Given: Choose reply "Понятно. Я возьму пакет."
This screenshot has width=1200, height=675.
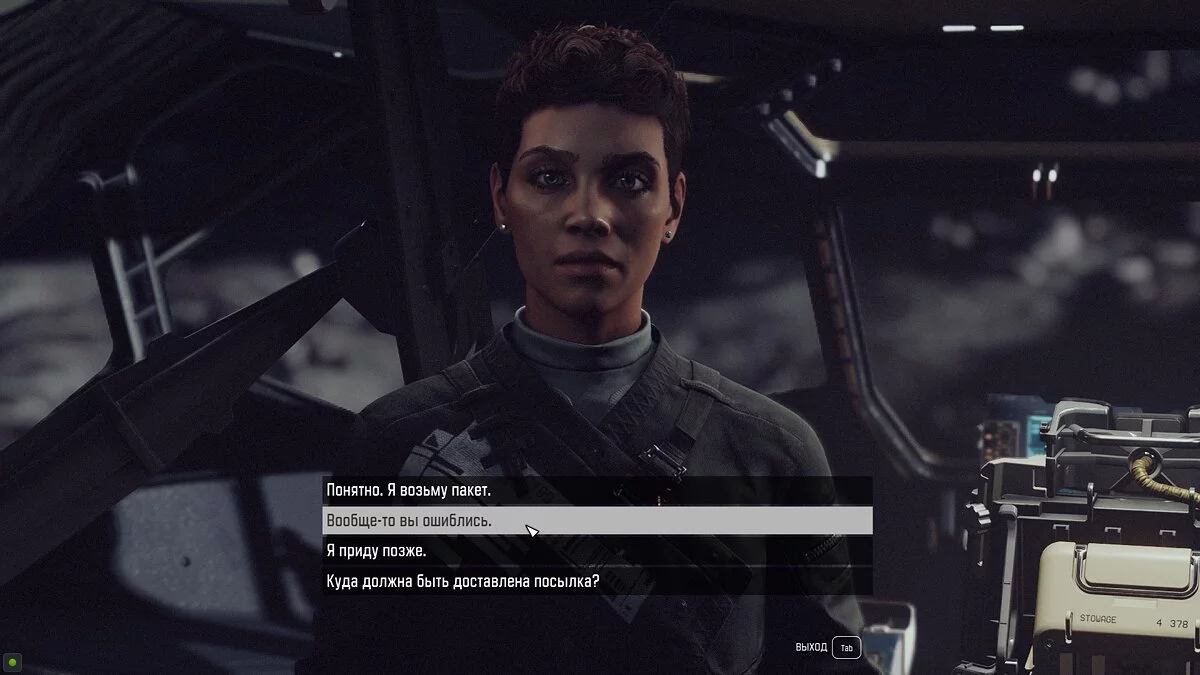Looking at the screenshot, I should [409, 491].
